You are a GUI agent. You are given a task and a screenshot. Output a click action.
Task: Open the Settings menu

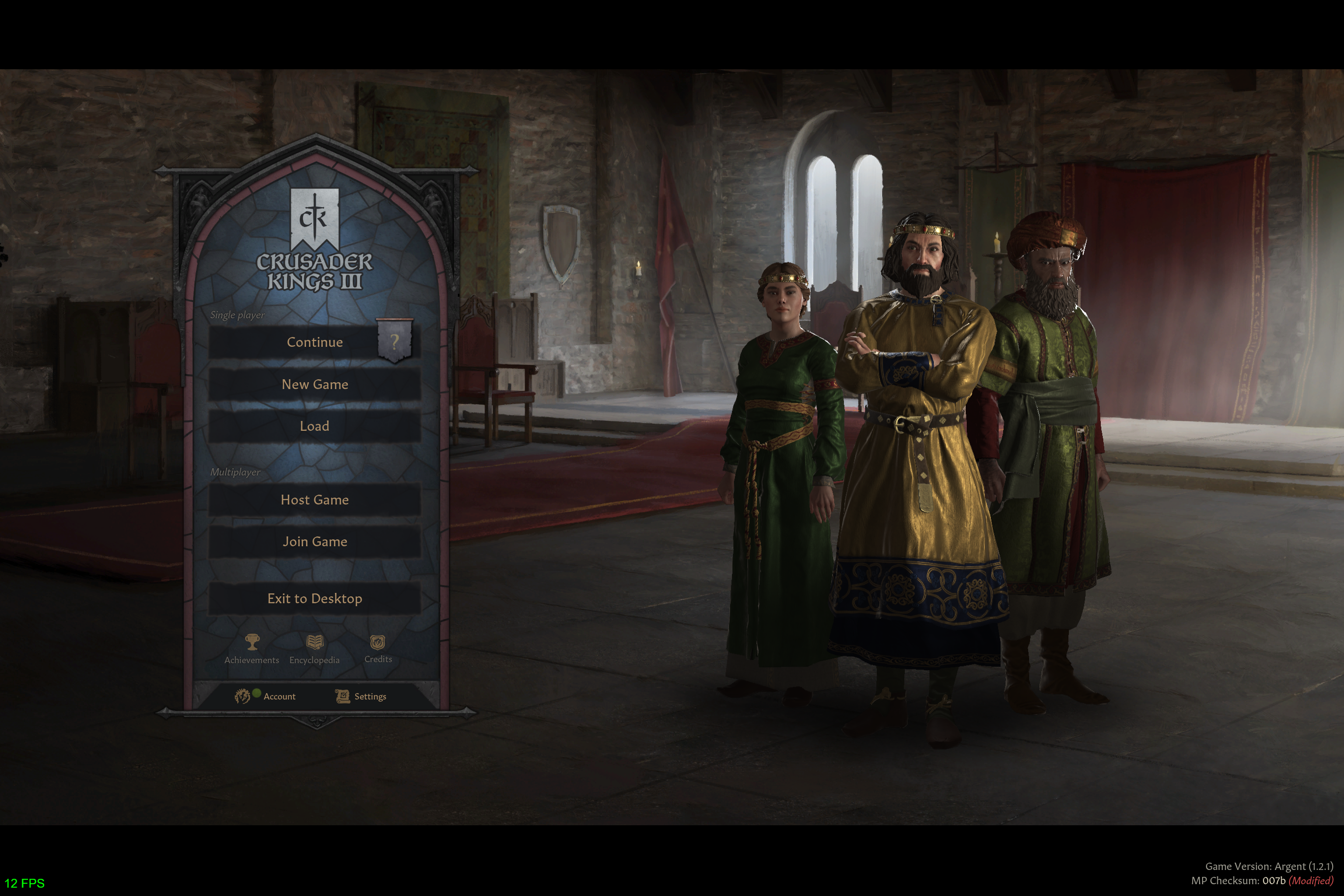point(361,696)
